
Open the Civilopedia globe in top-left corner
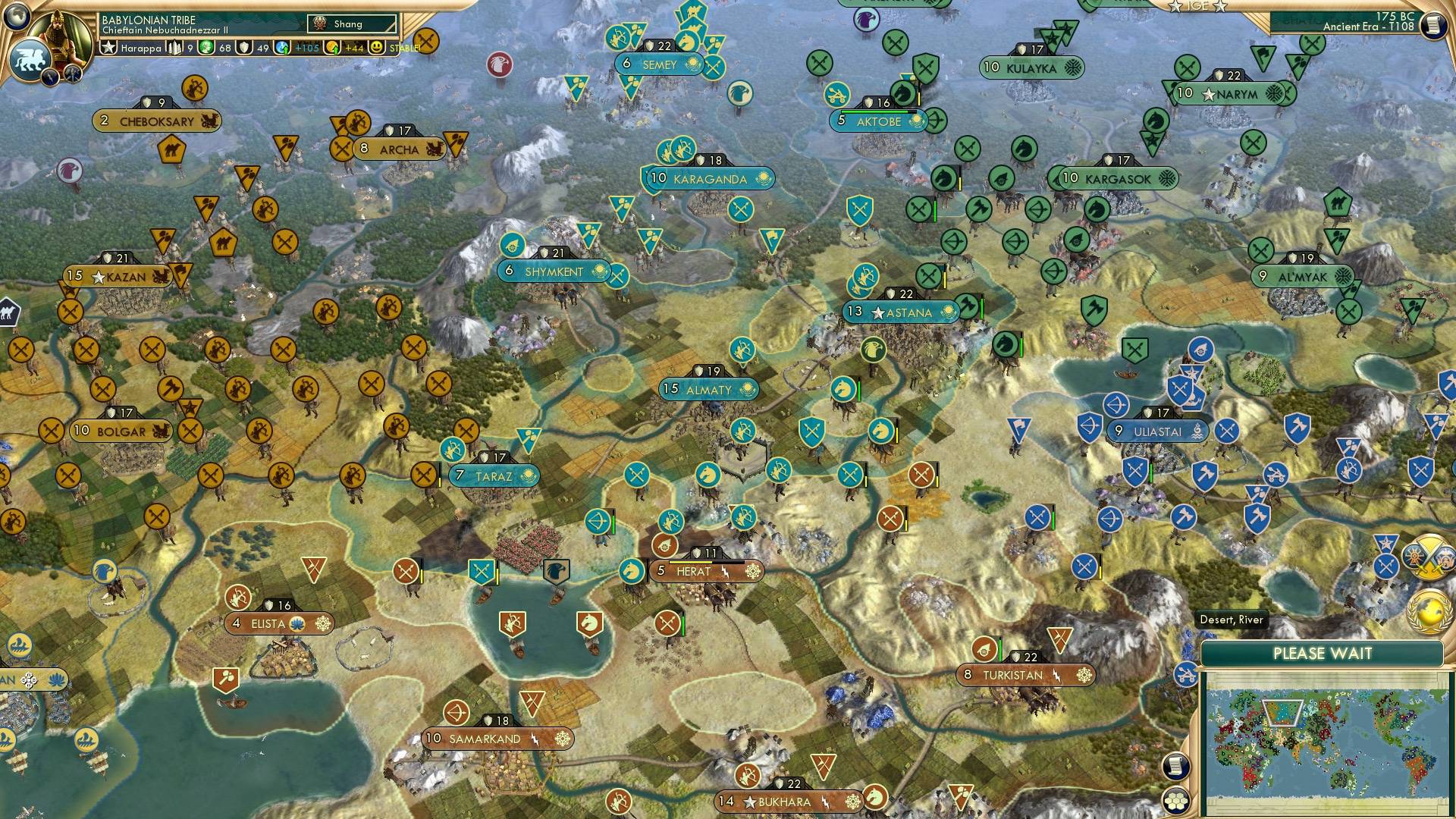(17, 17)
